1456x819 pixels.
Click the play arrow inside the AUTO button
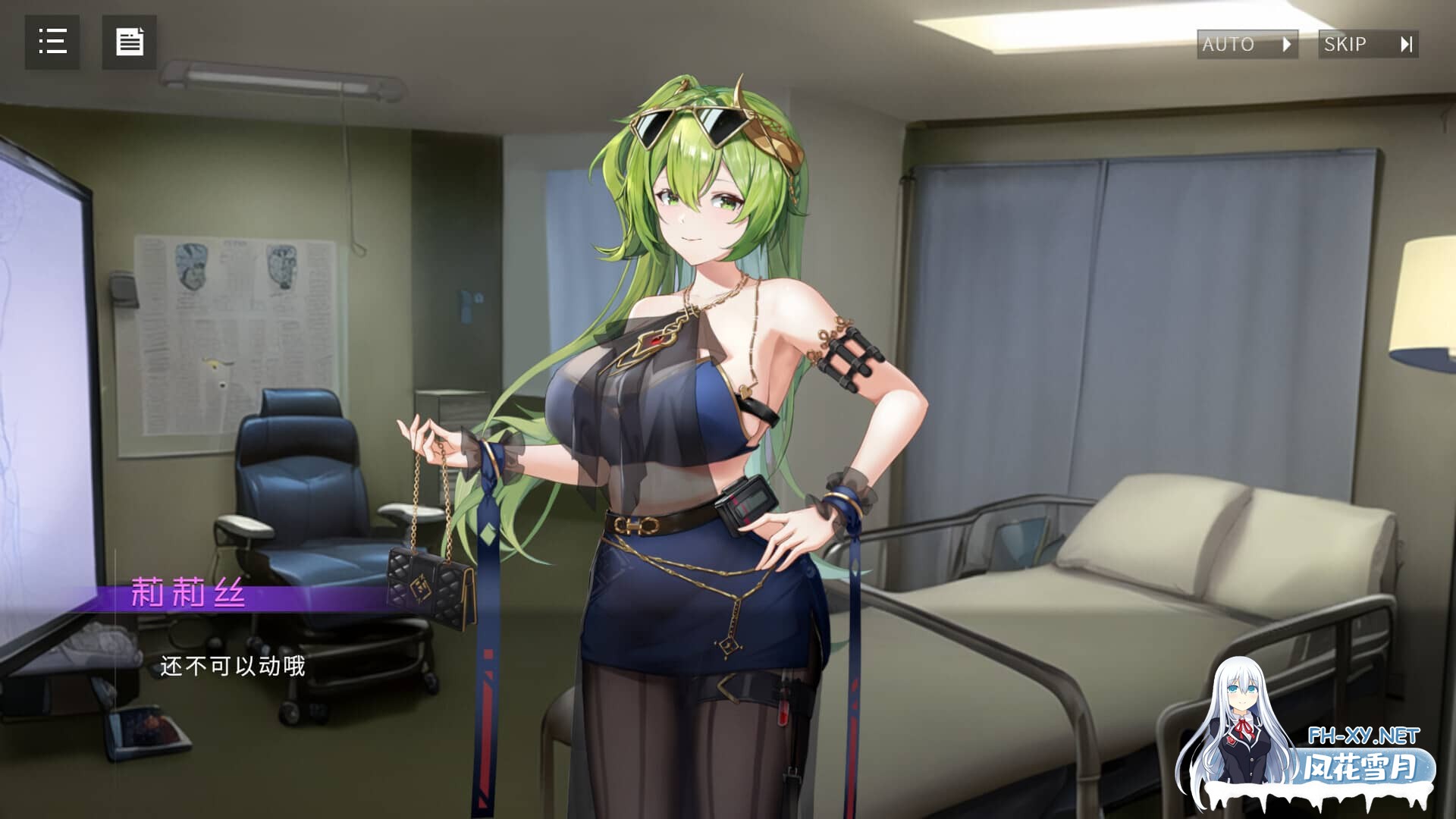coord(1287,44)
